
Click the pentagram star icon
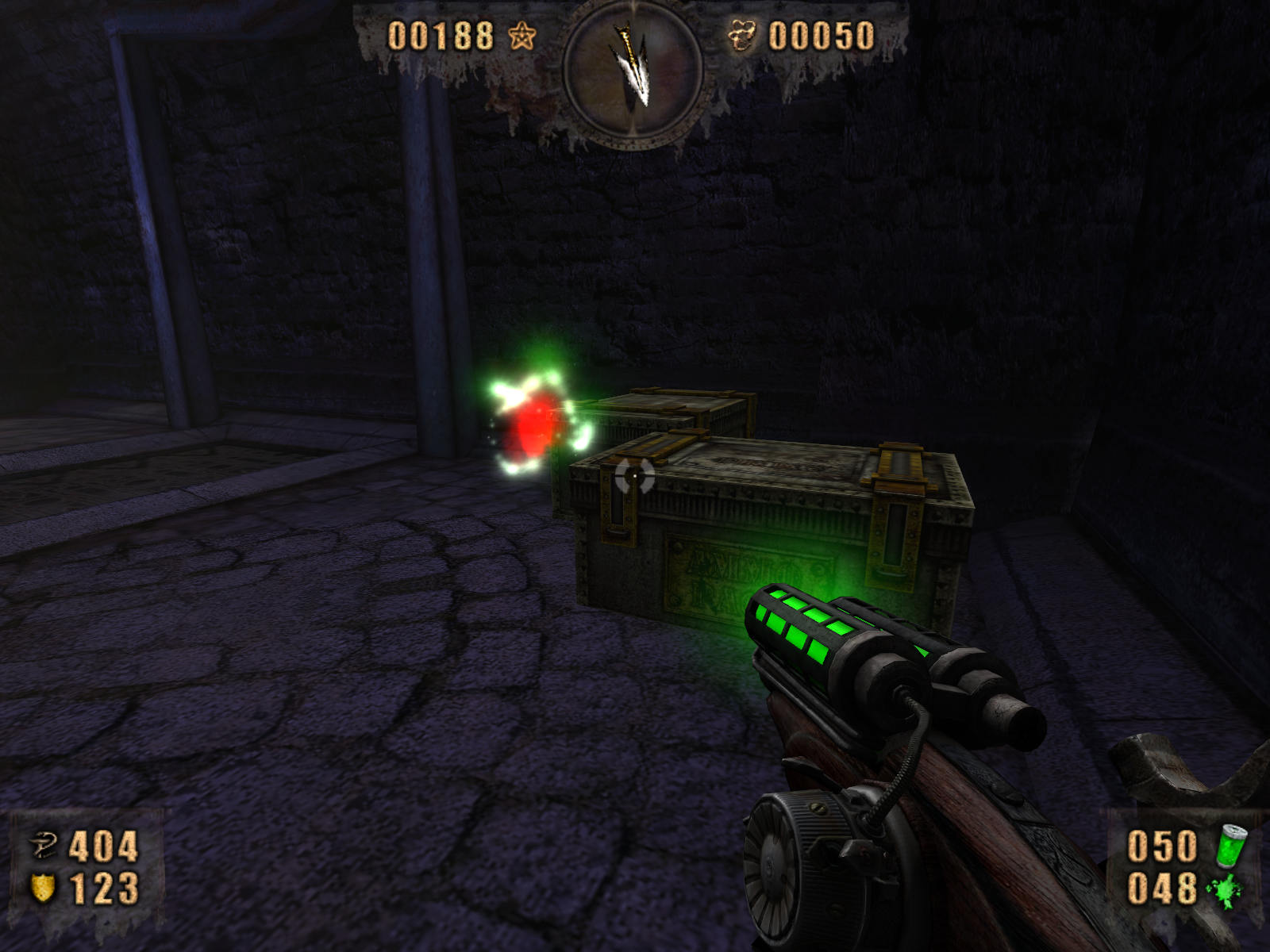click(x=522, y=36)
